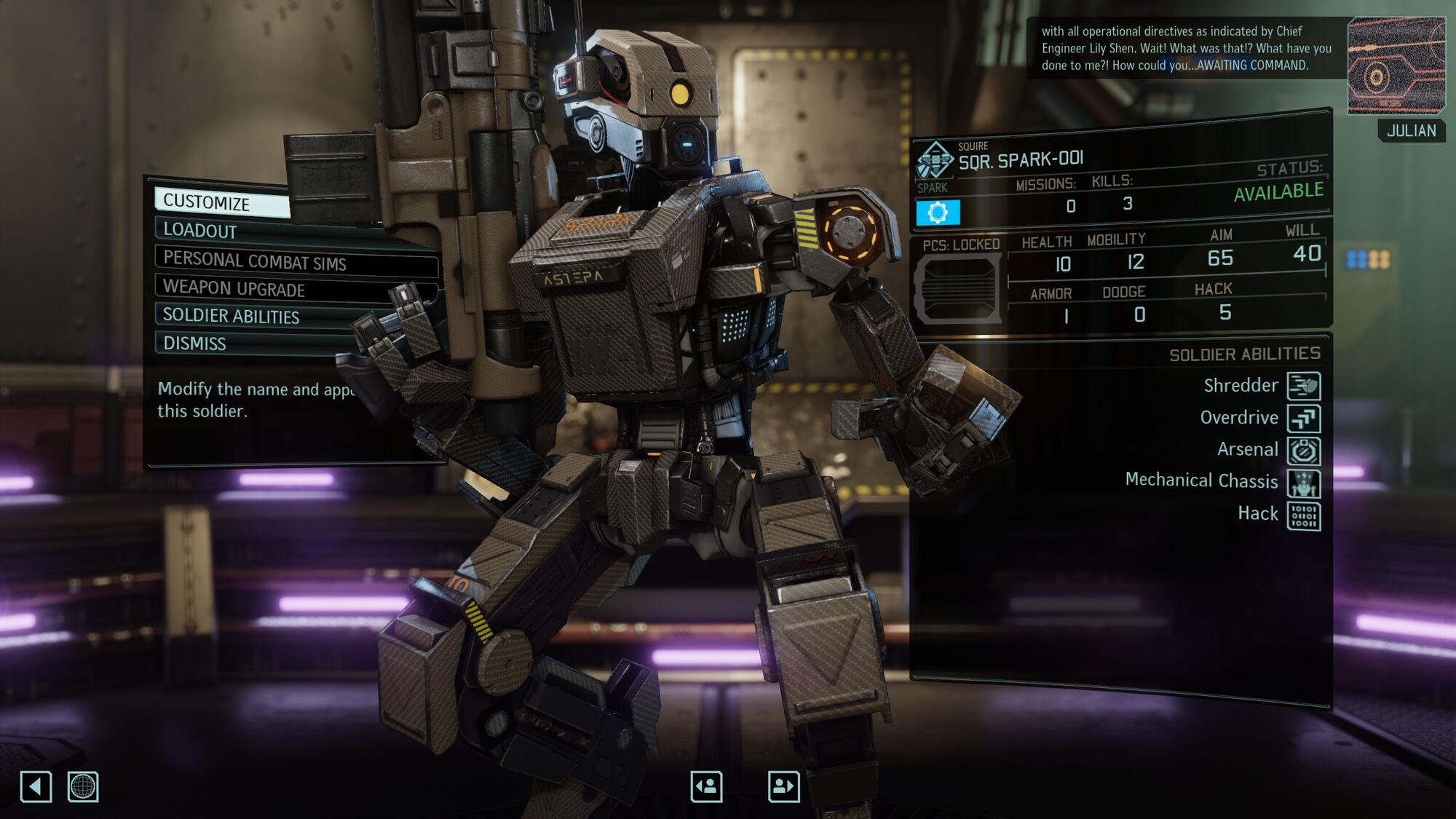Screen dimensions: 1456x819
Task: Select the Shredder ability icon
Action: click(1303, 386)
